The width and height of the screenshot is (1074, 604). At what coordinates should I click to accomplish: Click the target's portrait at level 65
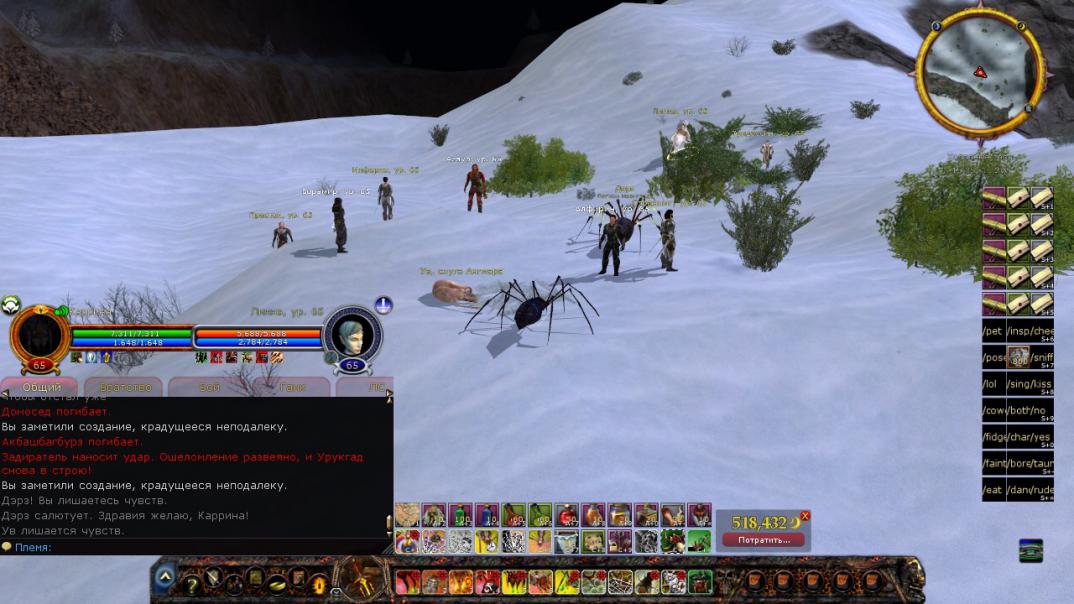(x=353, y=335)
